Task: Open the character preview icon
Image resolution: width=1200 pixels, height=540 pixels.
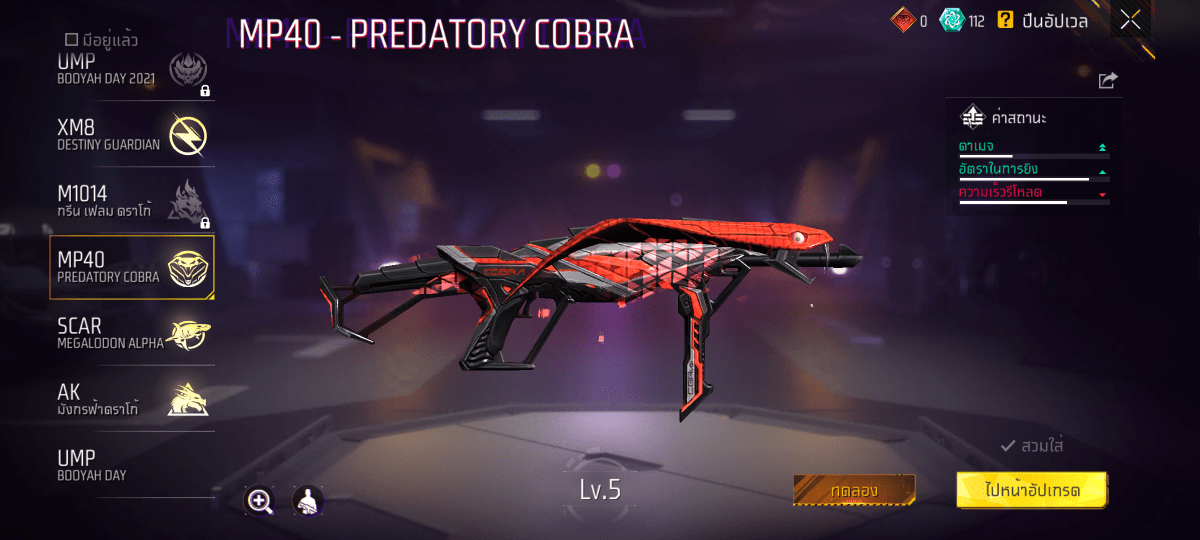Action: pos(308,501)
